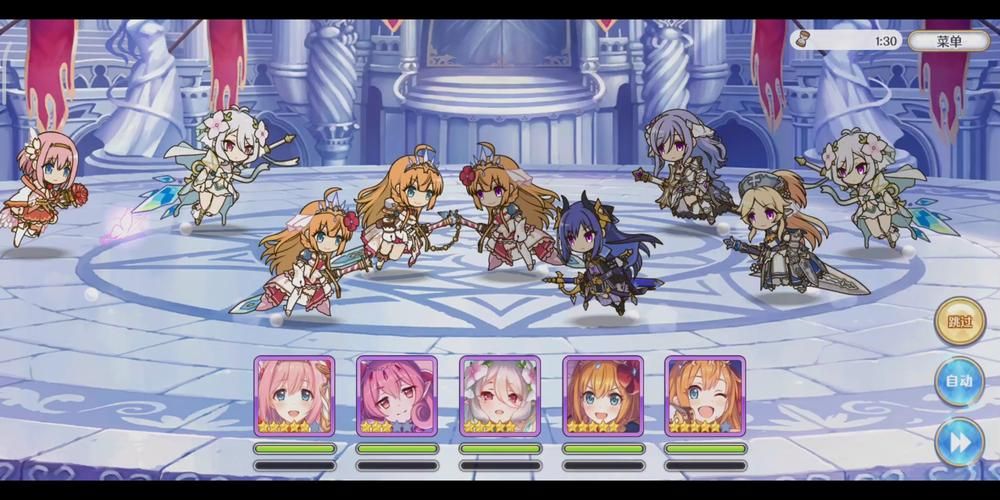Image resolution: width=1000 pixels, height=500 pixels.
Task: Select the orange-haired girl portrait with both eyes open
Action: 603,395
